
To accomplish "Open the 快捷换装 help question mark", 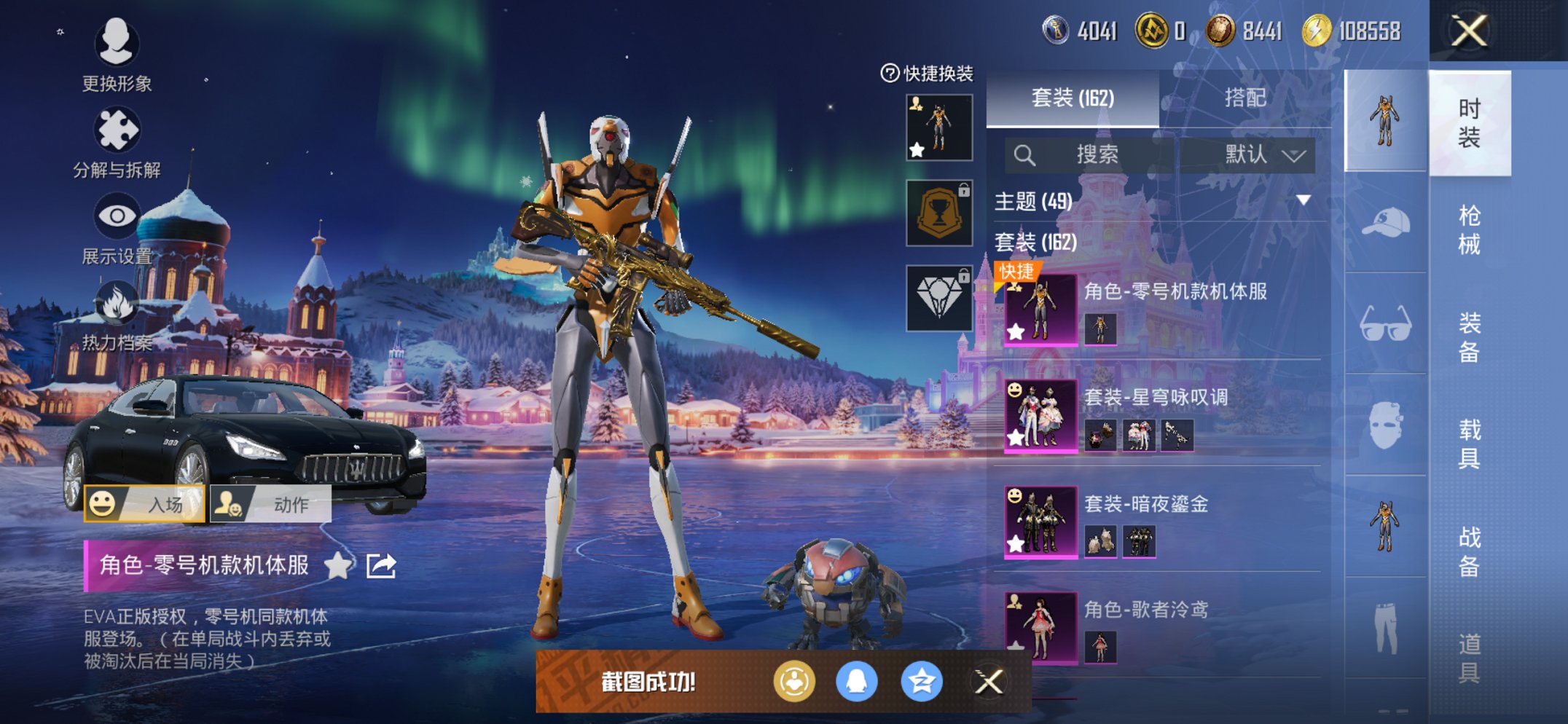I will click(x=890, y=73).
